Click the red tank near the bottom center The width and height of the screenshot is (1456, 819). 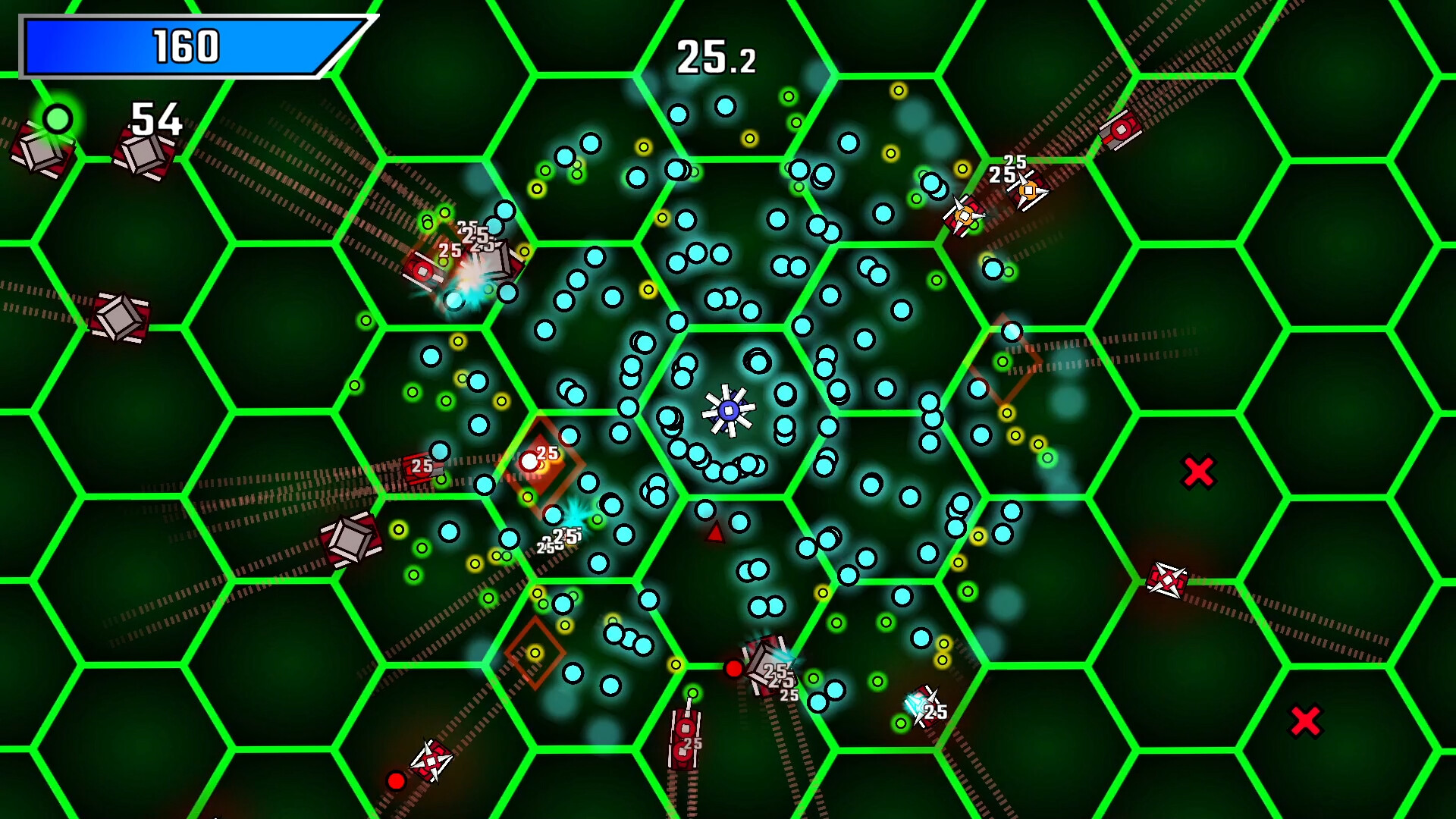click(x=686, y=739)
